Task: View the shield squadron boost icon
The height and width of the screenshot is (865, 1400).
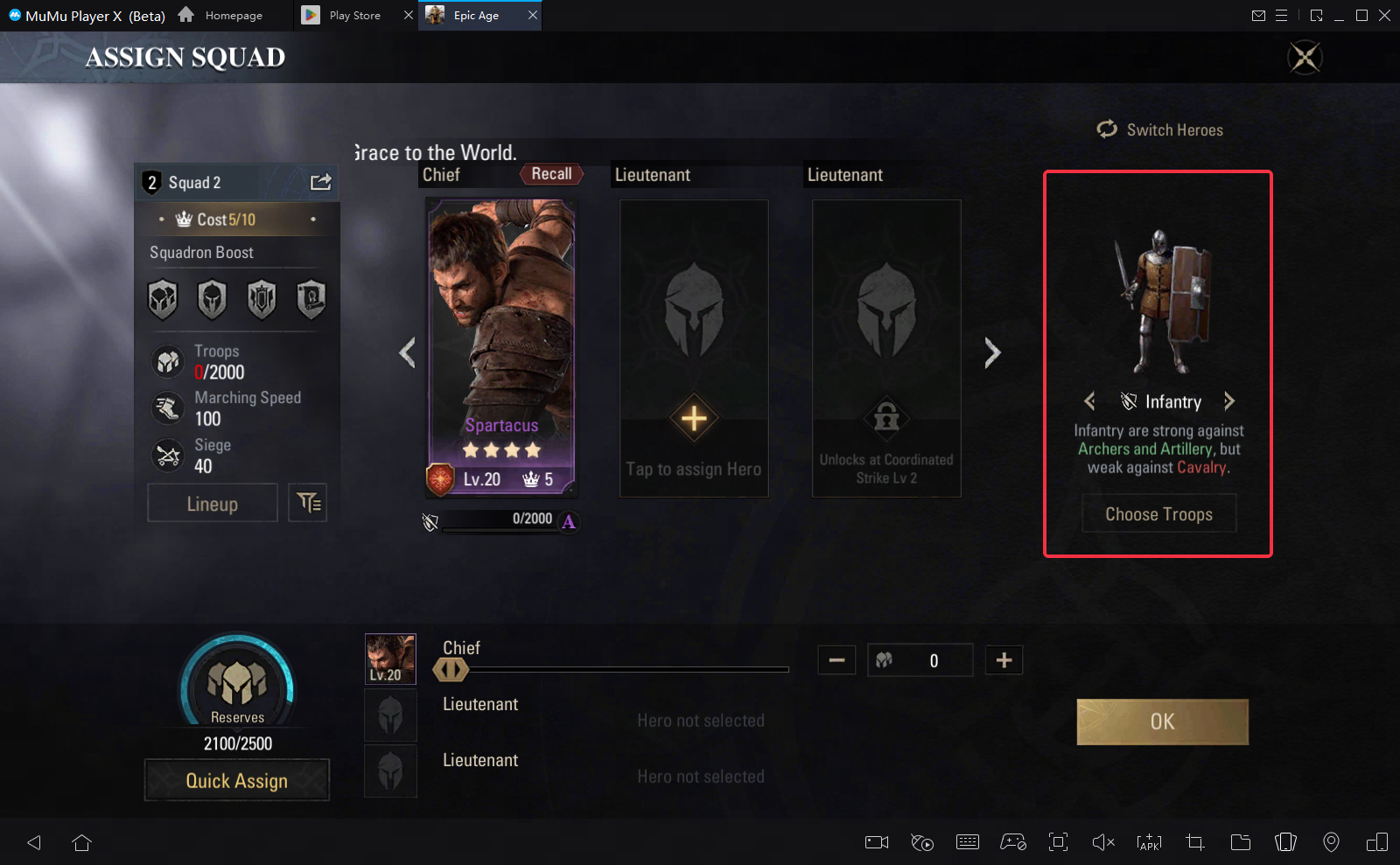Action: coord(262,298)
